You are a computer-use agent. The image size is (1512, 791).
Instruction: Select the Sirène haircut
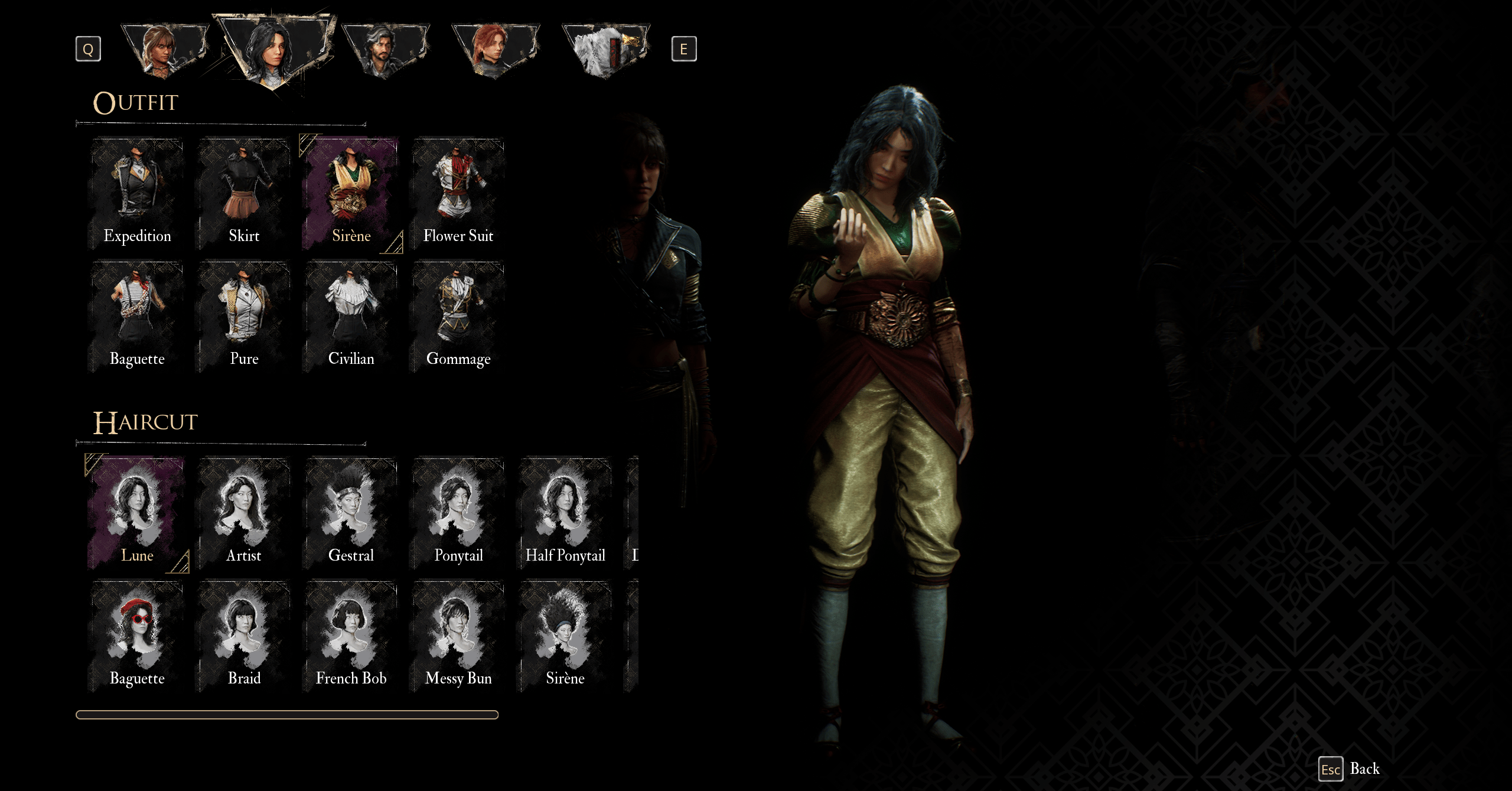click(x=565, y=636)
